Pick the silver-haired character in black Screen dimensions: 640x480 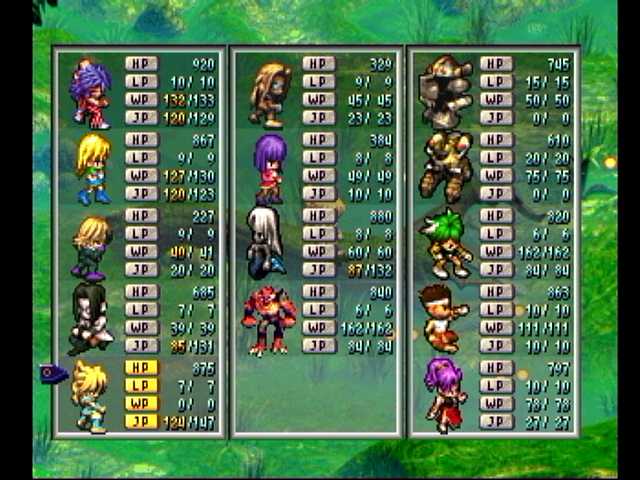[x=266, y=243]
